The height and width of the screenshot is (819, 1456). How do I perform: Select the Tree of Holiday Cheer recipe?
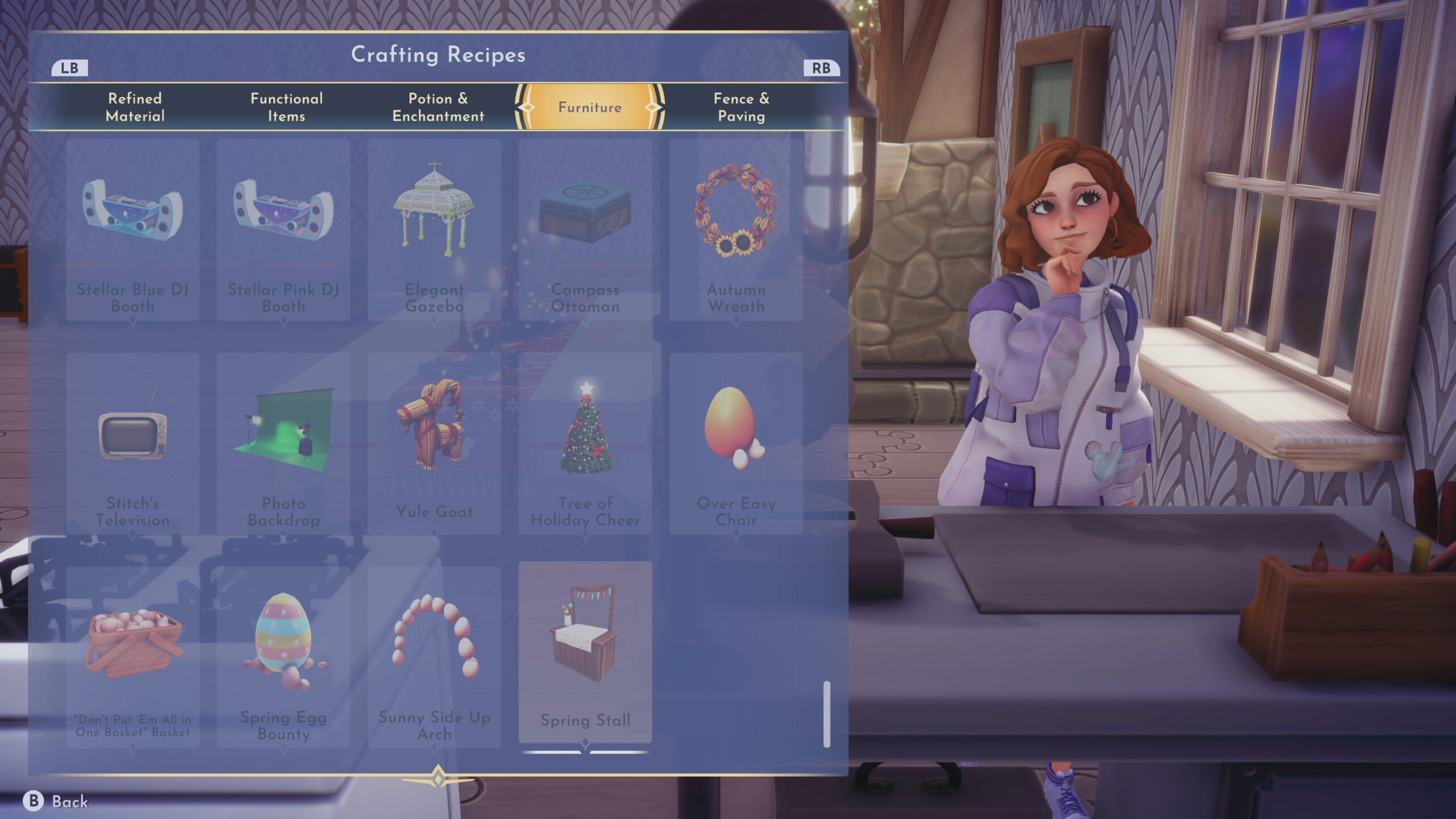point(585,444)
